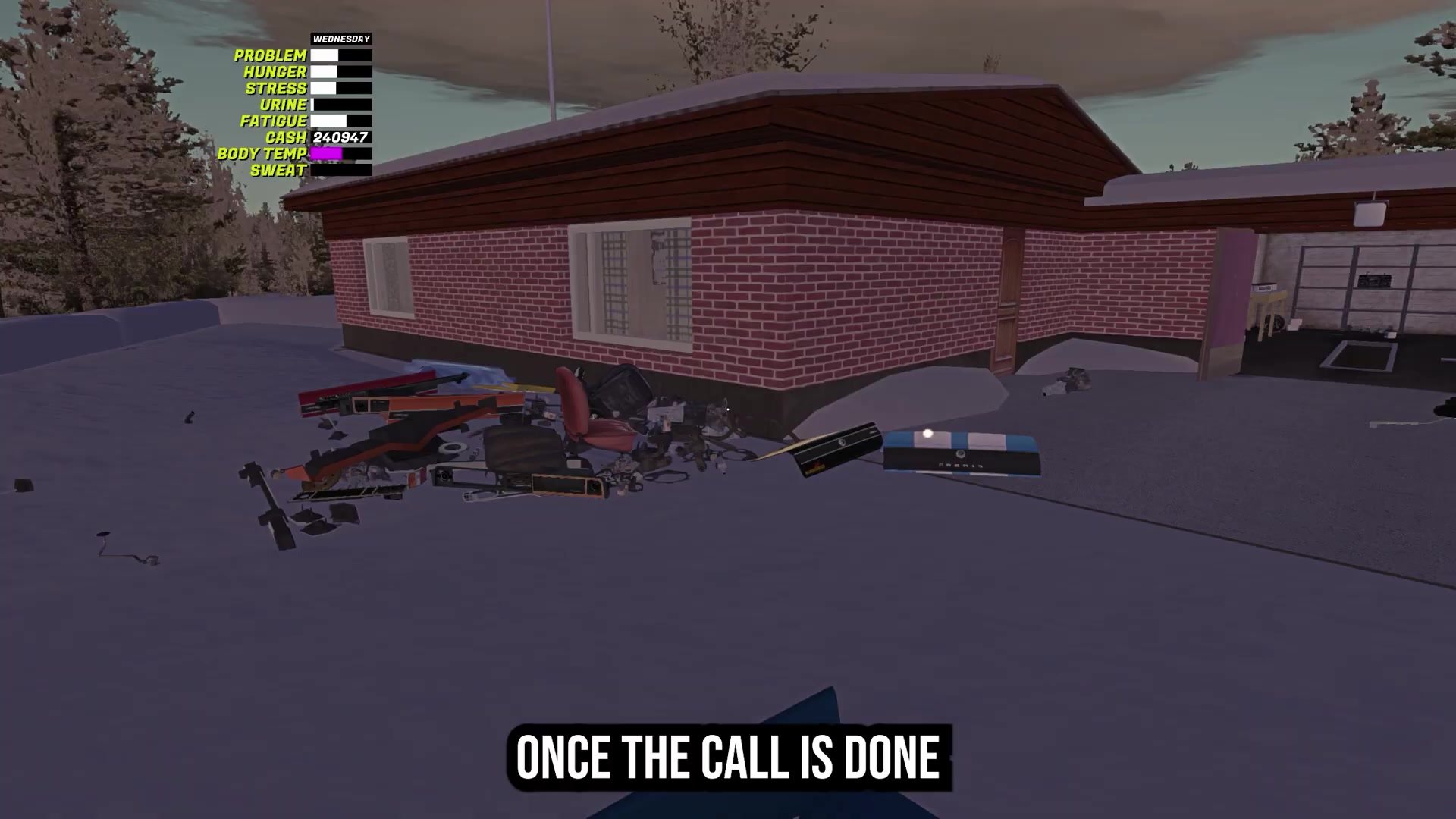This screenshot has height=819, width=1456.
Task: Click the garage doorway on the right
Action: point(1350,296)
